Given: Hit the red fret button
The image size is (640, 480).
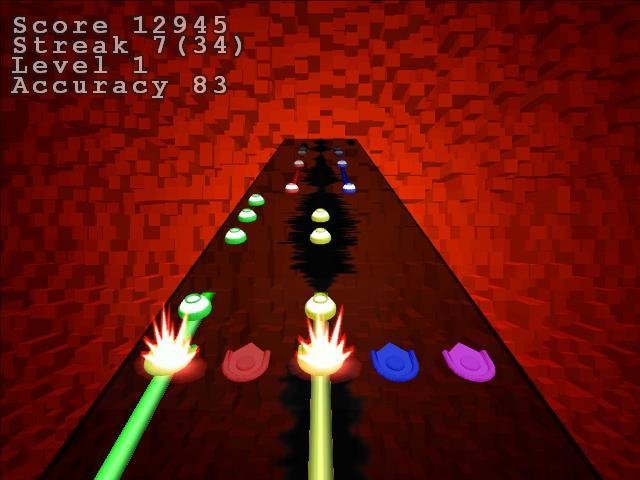Looking at the screenshot, I should (x=246, y=362).
